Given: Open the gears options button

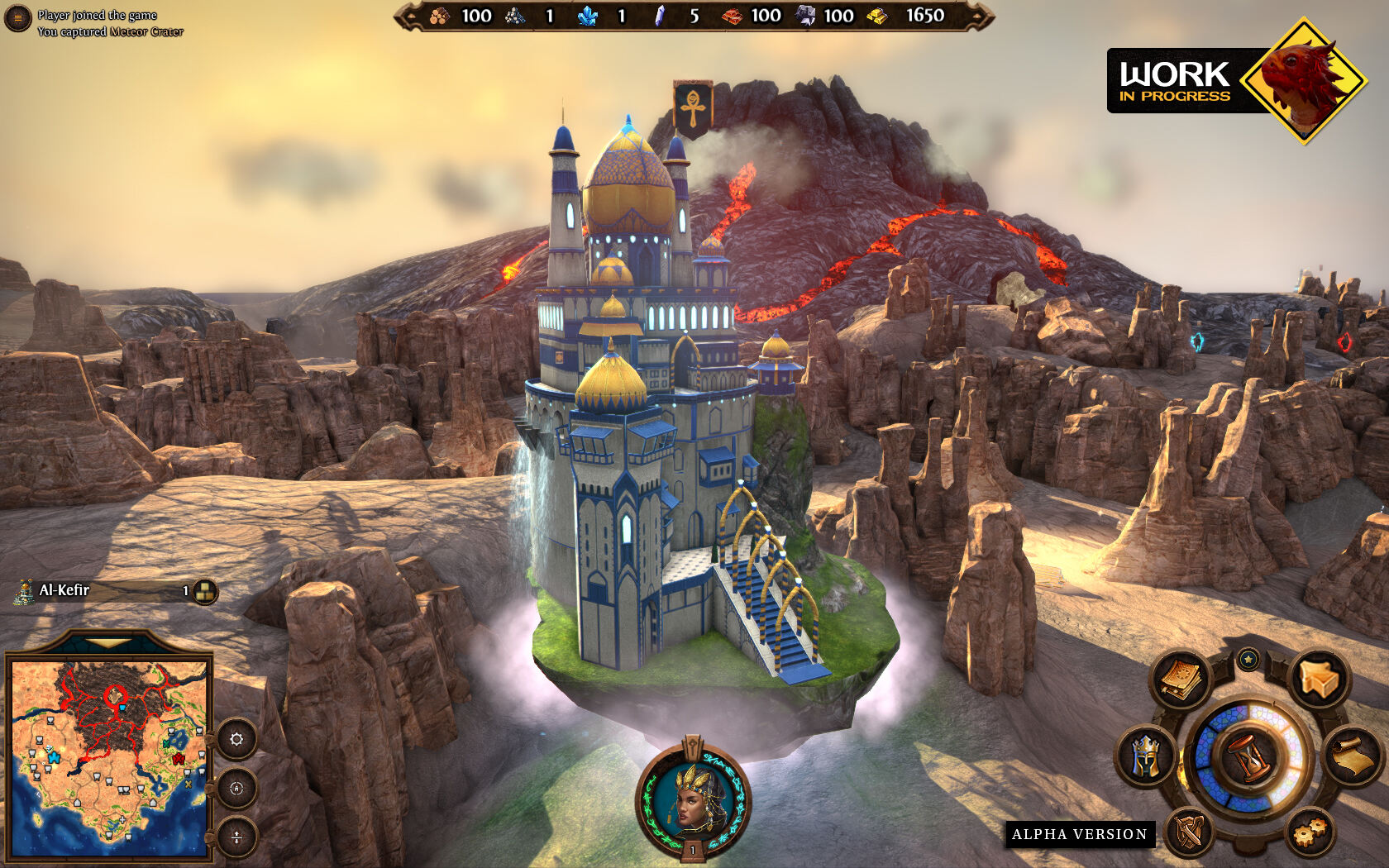Looking at the screenshot, I should (x=1310, y=831).
